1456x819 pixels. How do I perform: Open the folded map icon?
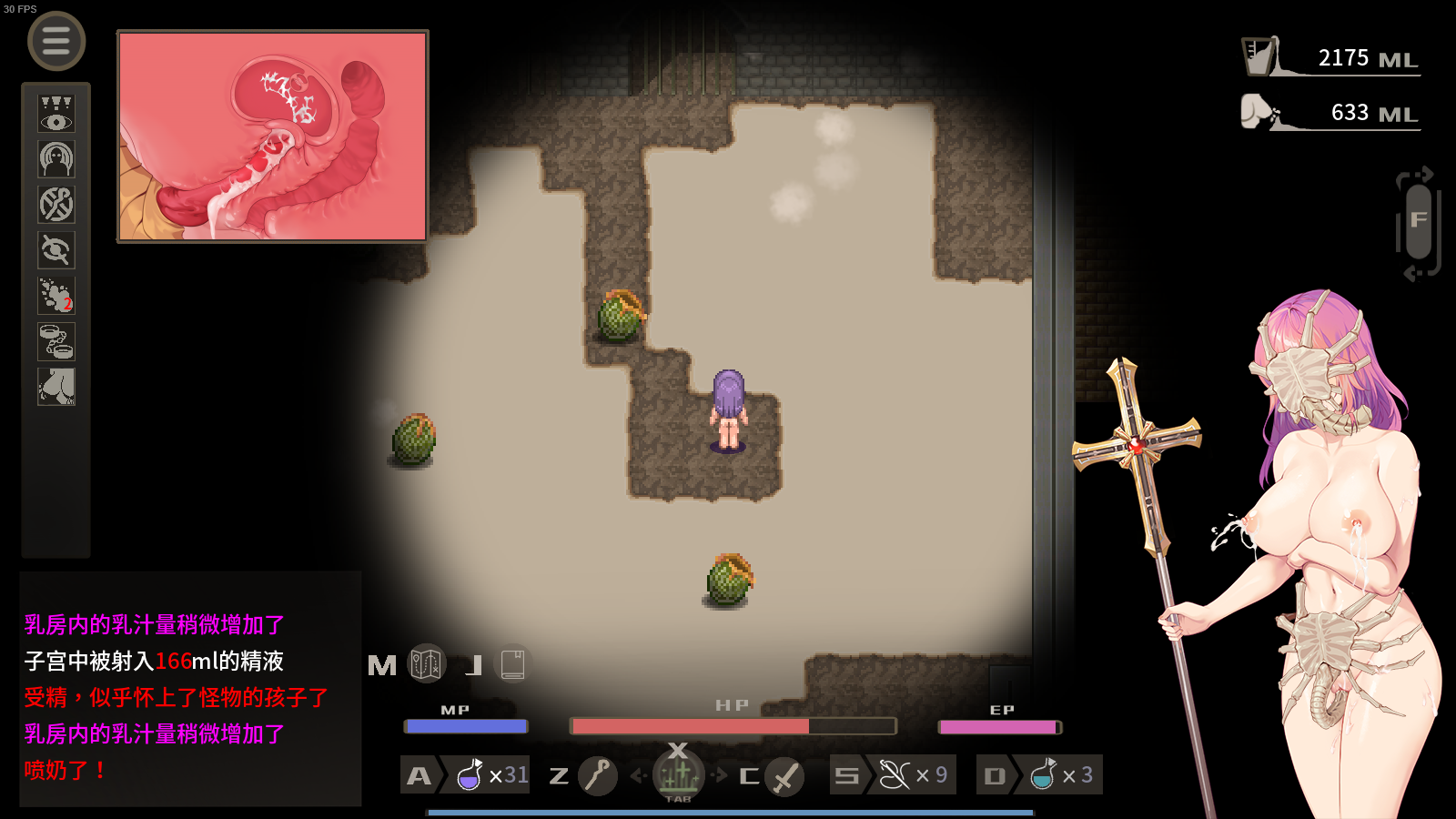(426, 664)
